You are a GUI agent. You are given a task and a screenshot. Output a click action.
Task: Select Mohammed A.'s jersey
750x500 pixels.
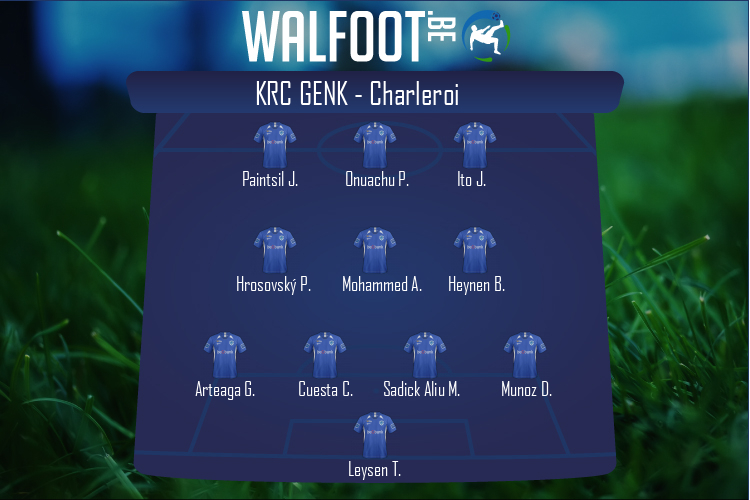pos(375,251)
